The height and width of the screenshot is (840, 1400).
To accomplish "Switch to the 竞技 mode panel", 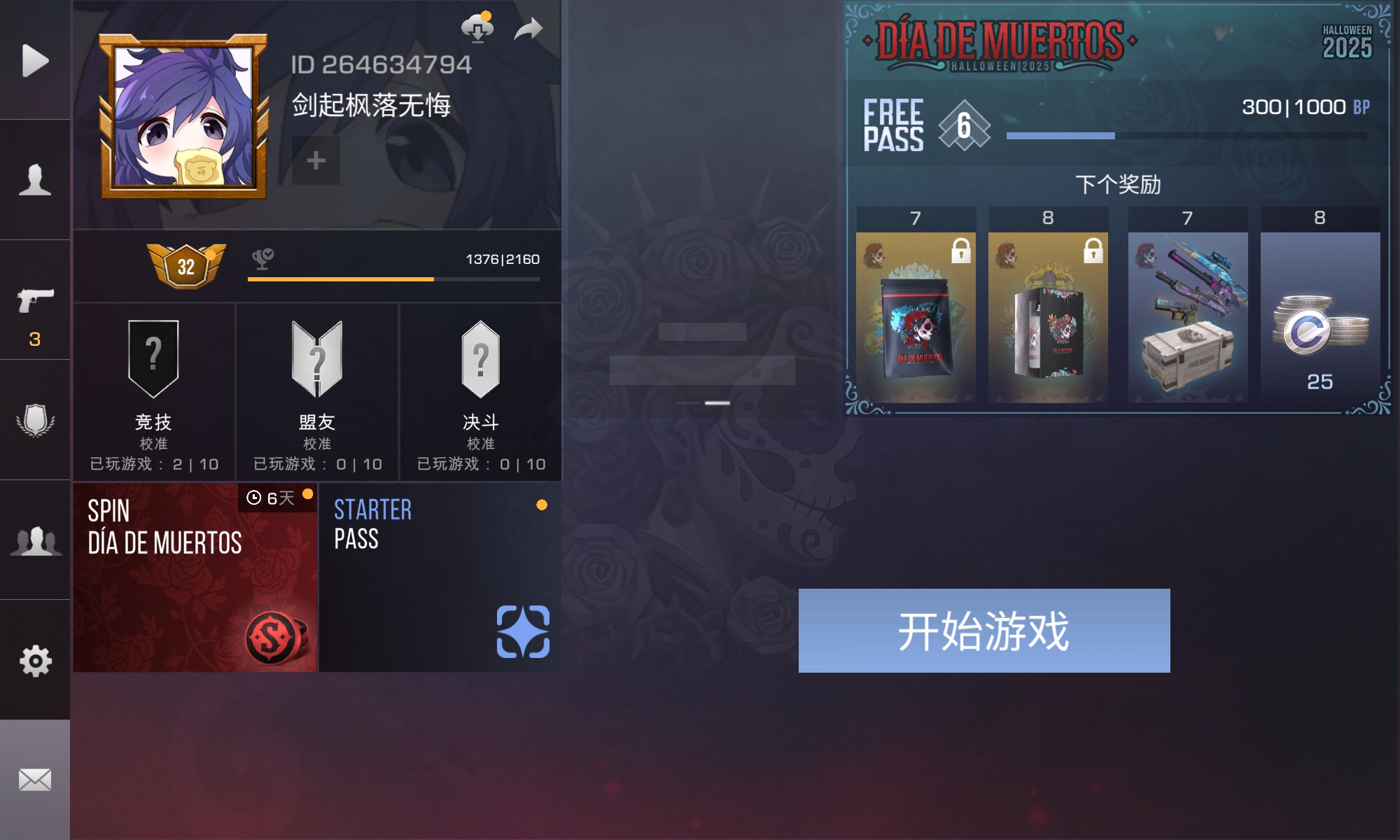I will point(153,392).
